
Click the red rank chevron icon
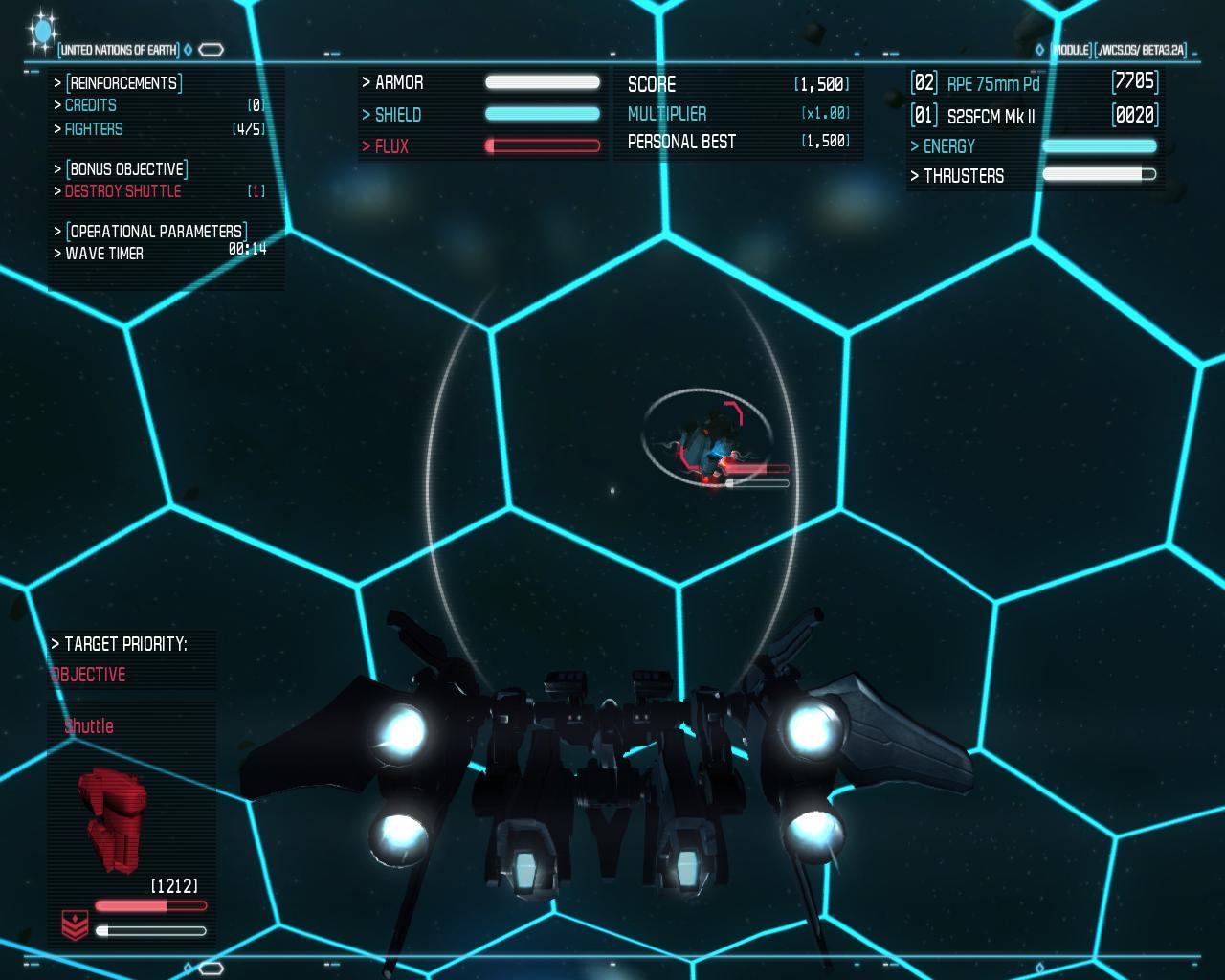75,925
